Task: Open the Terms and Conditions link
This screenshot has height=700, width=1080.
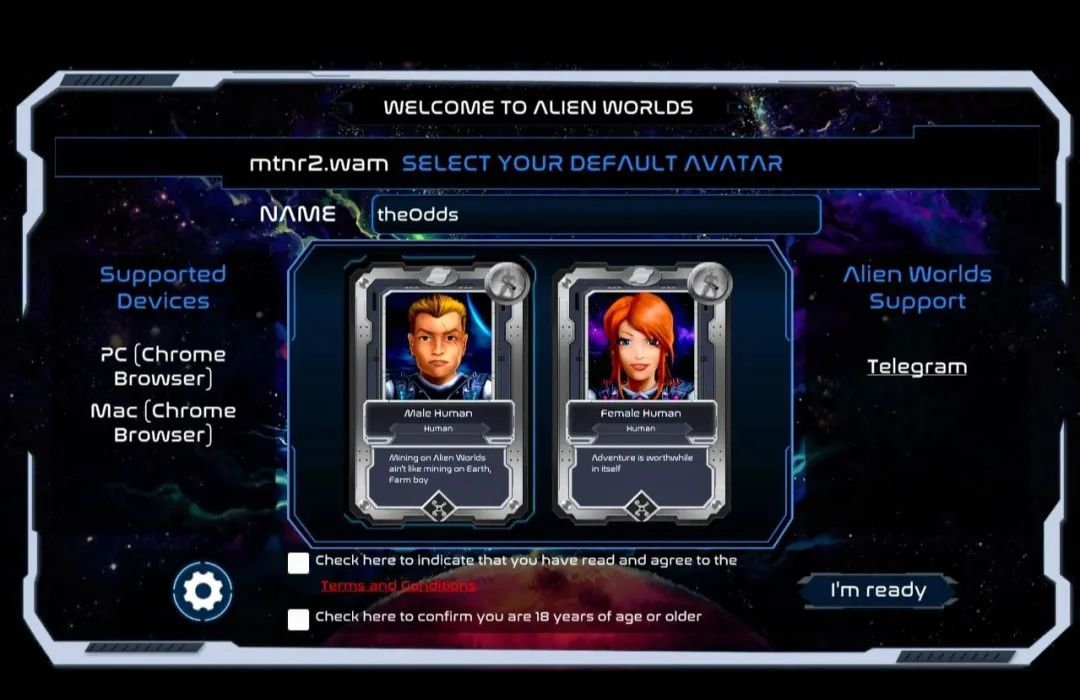Action: click(398, 586)
